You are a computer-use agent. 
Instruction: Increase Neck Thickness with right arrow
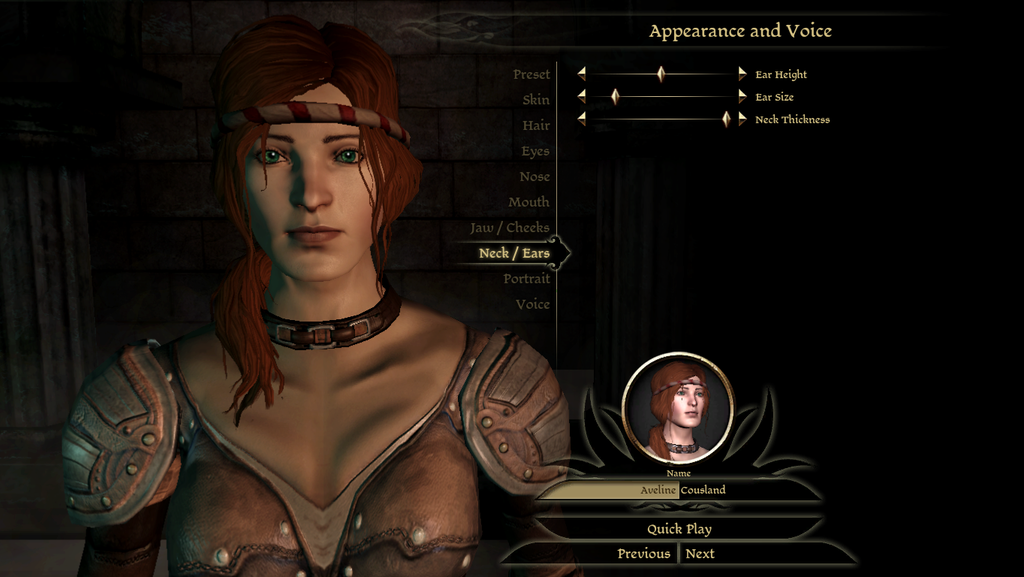coord(742,119)
